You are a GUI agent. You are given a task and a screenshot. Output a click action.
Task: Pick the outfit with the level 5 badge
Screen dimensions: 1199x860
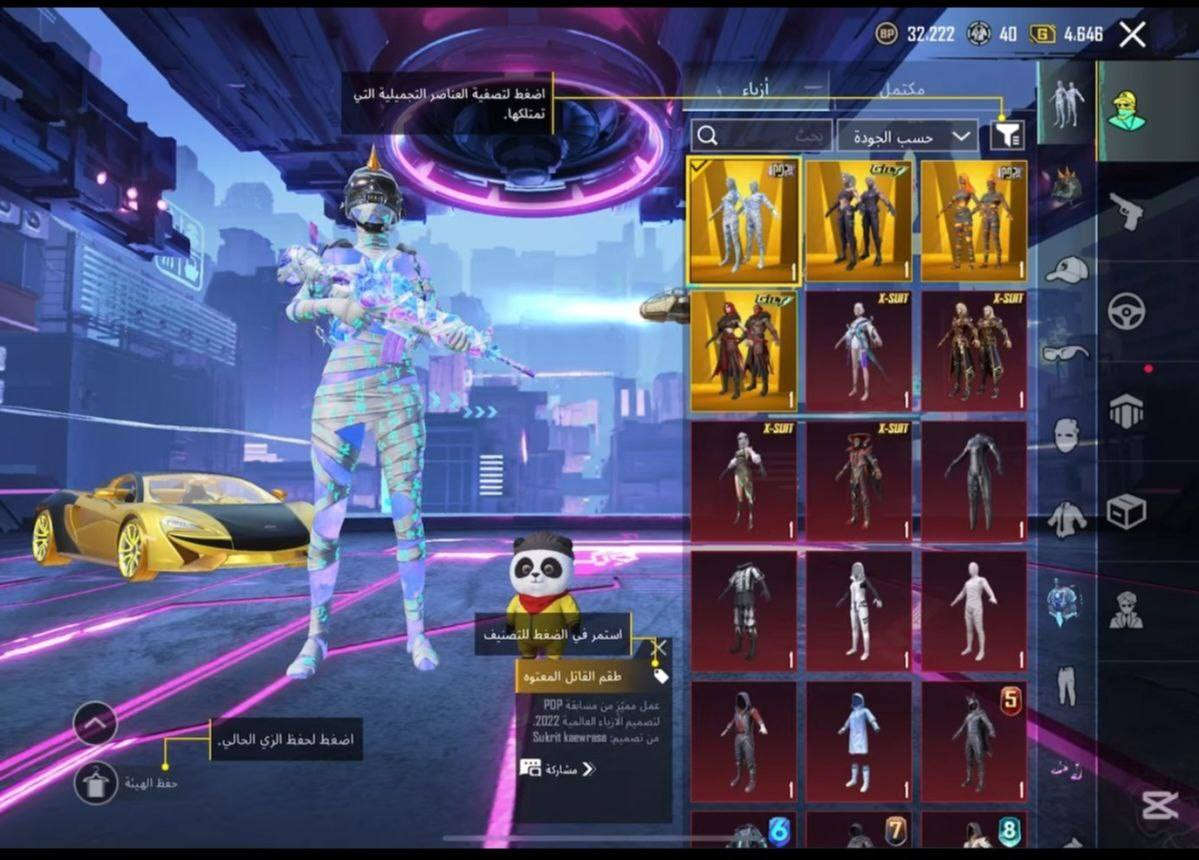(x=973, y=741)
